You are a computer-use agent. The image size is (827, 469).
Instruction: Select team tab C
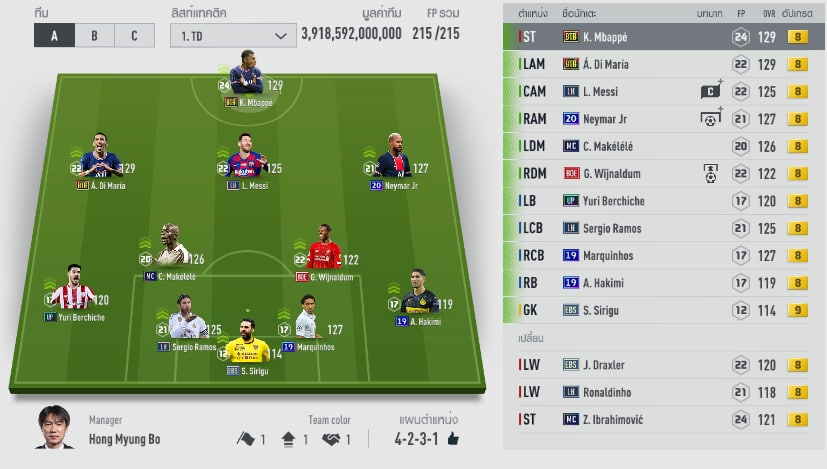(133, 36)
